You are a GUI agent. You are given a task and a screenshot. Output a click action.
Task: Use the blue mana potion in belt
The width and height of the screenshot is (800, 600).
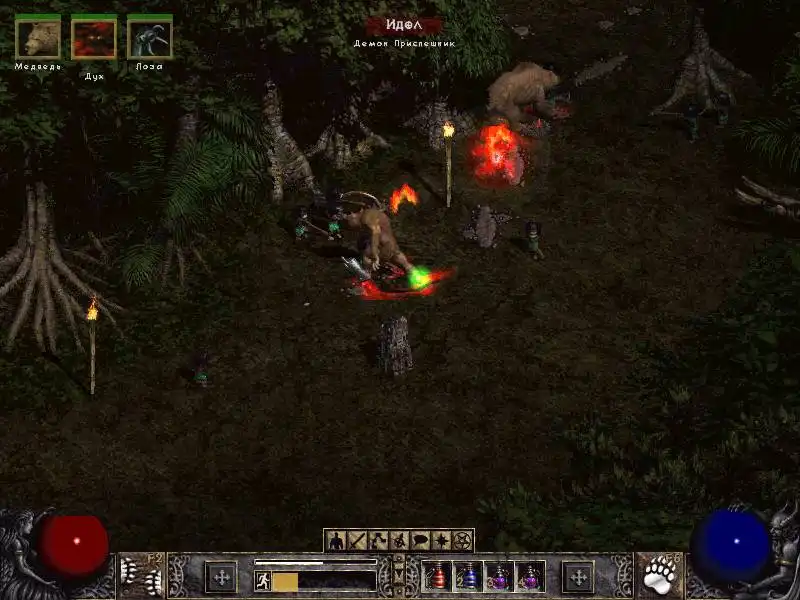[x=468, y=577]
